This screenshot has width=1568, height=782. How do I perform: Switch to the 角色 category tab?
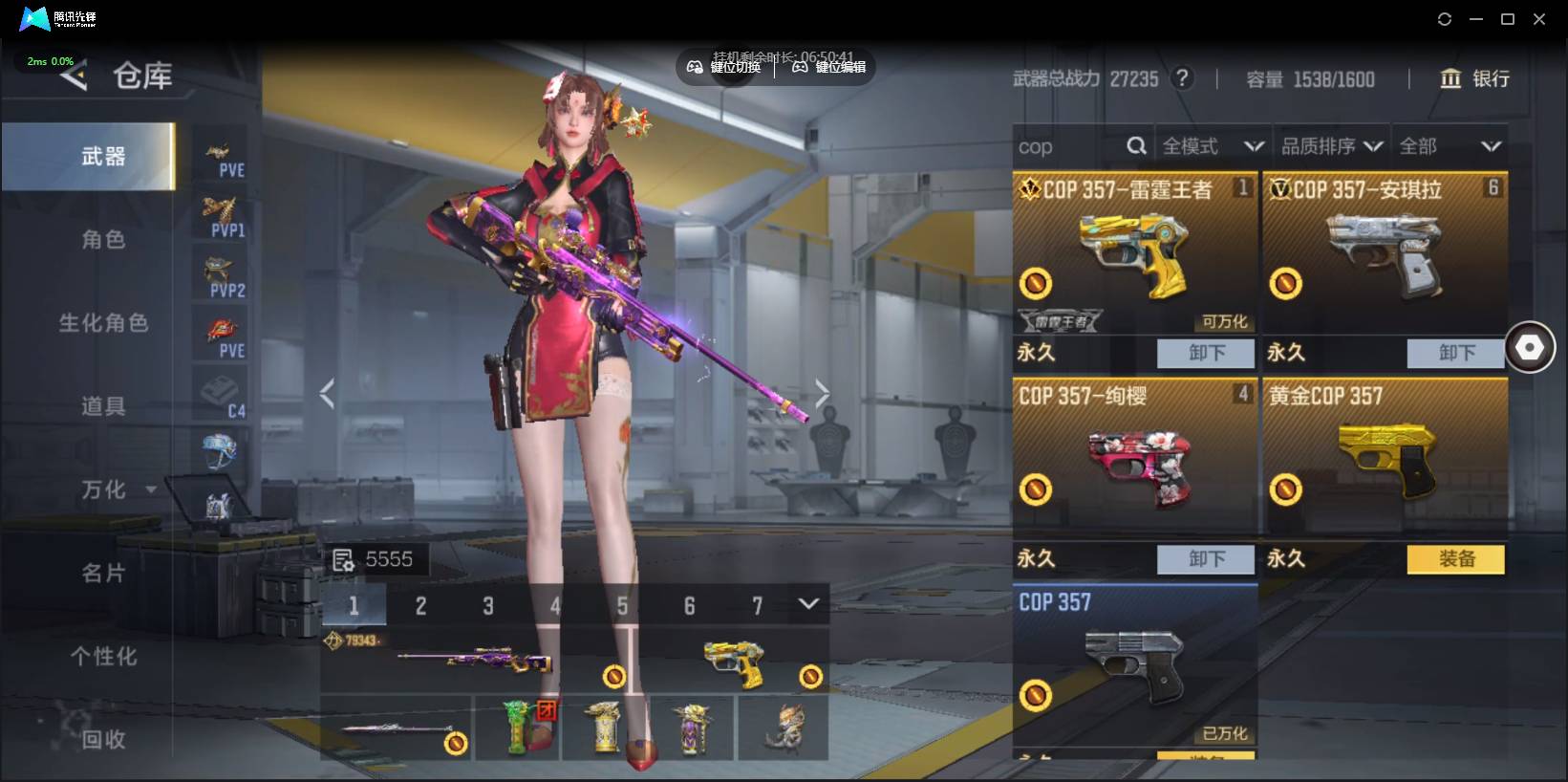click(x=103, y=240)
